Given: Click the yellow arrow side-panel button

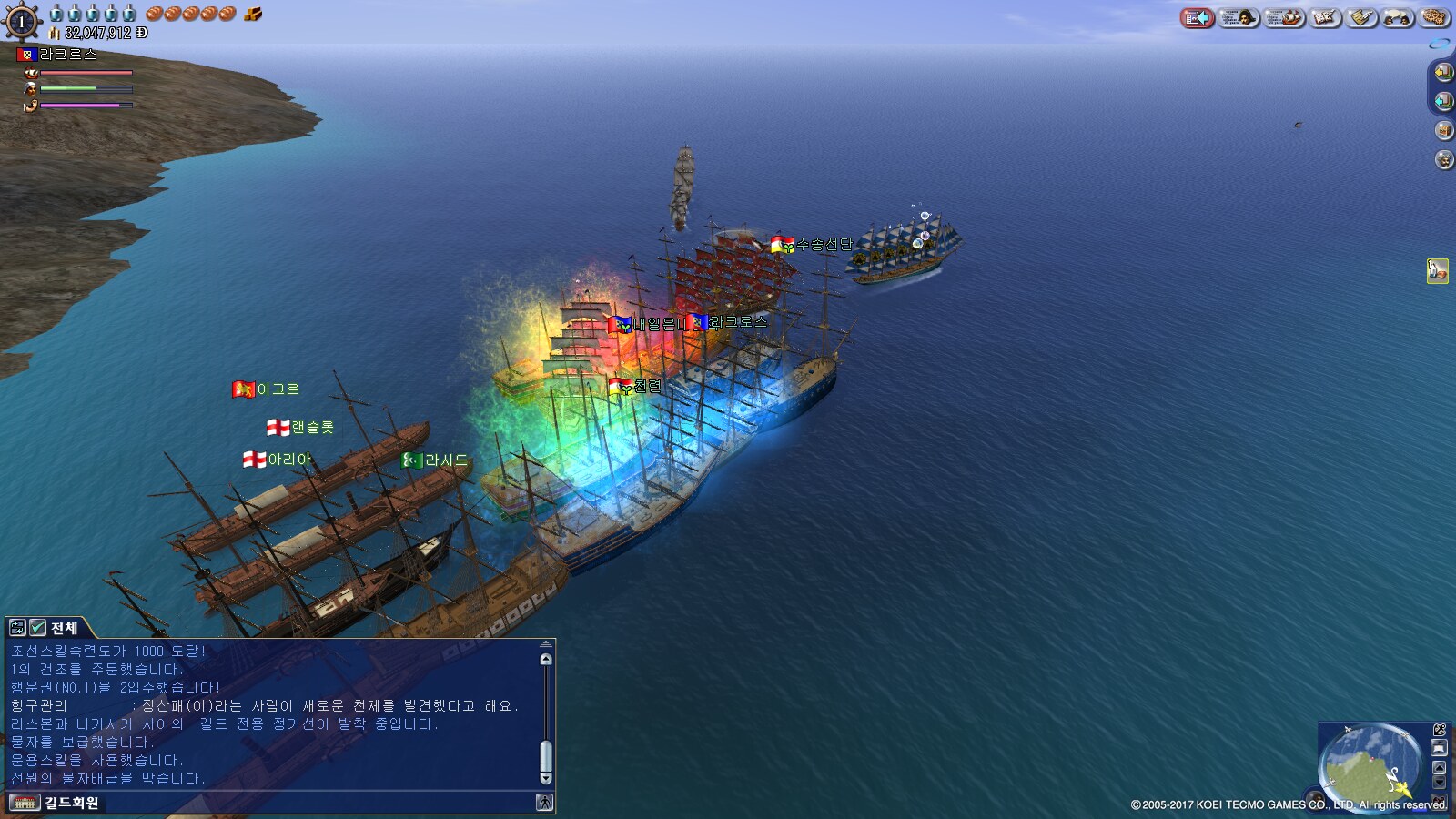Looking at the screenshot, I should click(1443, 71).
